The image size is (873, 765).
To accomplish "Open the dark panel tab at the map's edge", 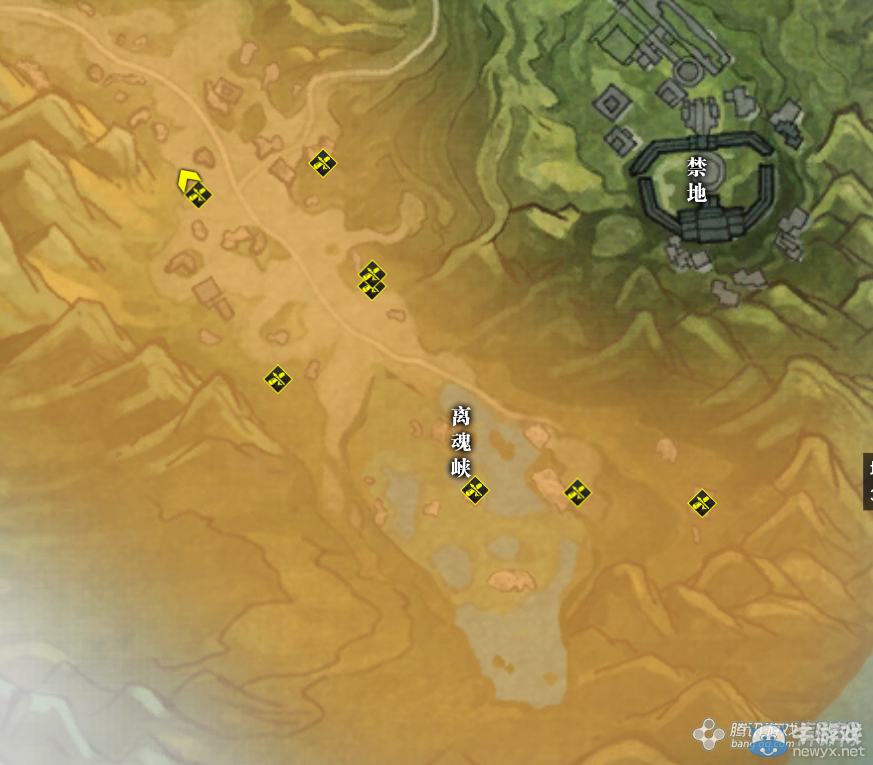I will pos(867,481).
